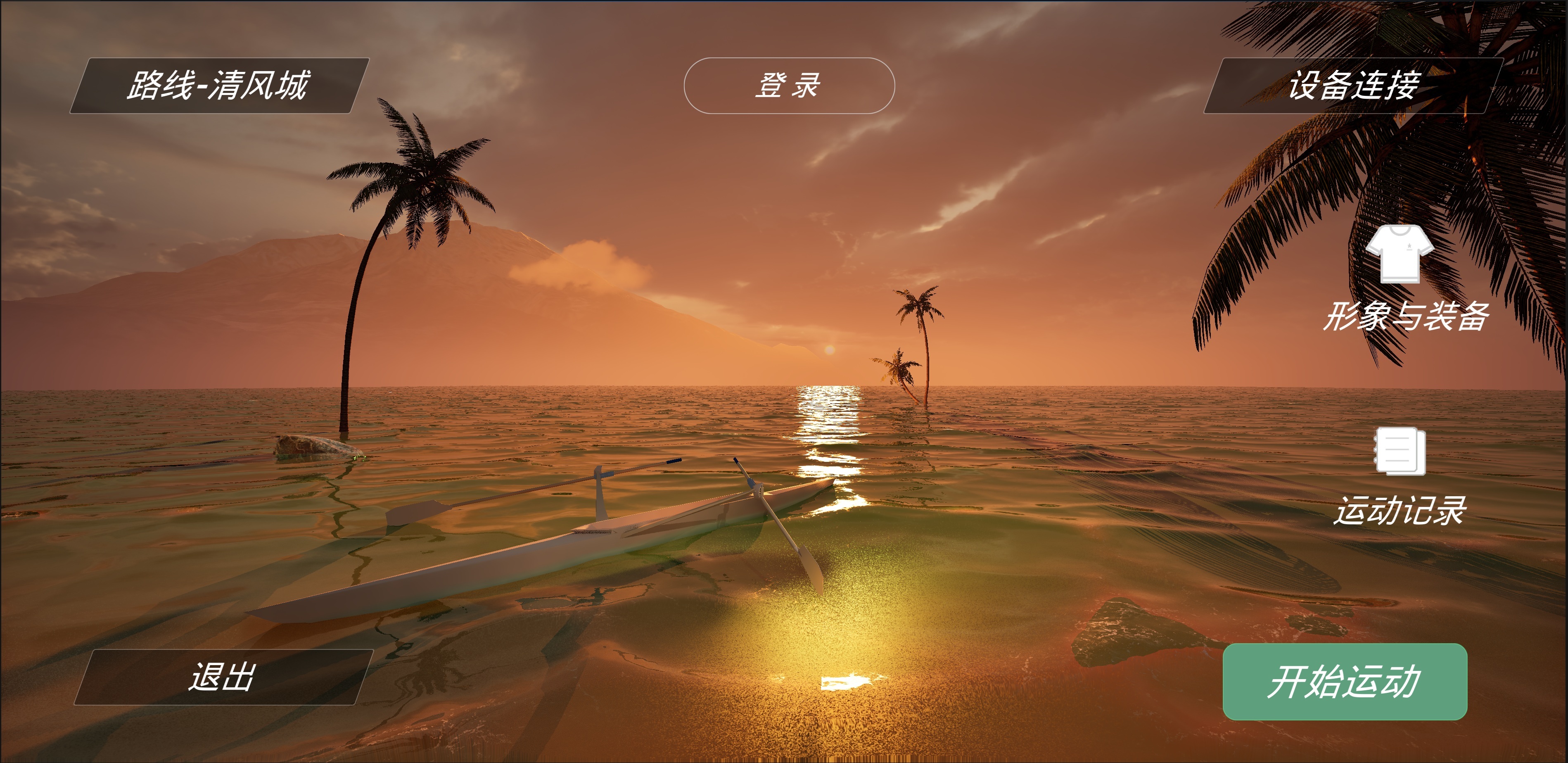Start exercising with 开始运动

click(1345, 681)
